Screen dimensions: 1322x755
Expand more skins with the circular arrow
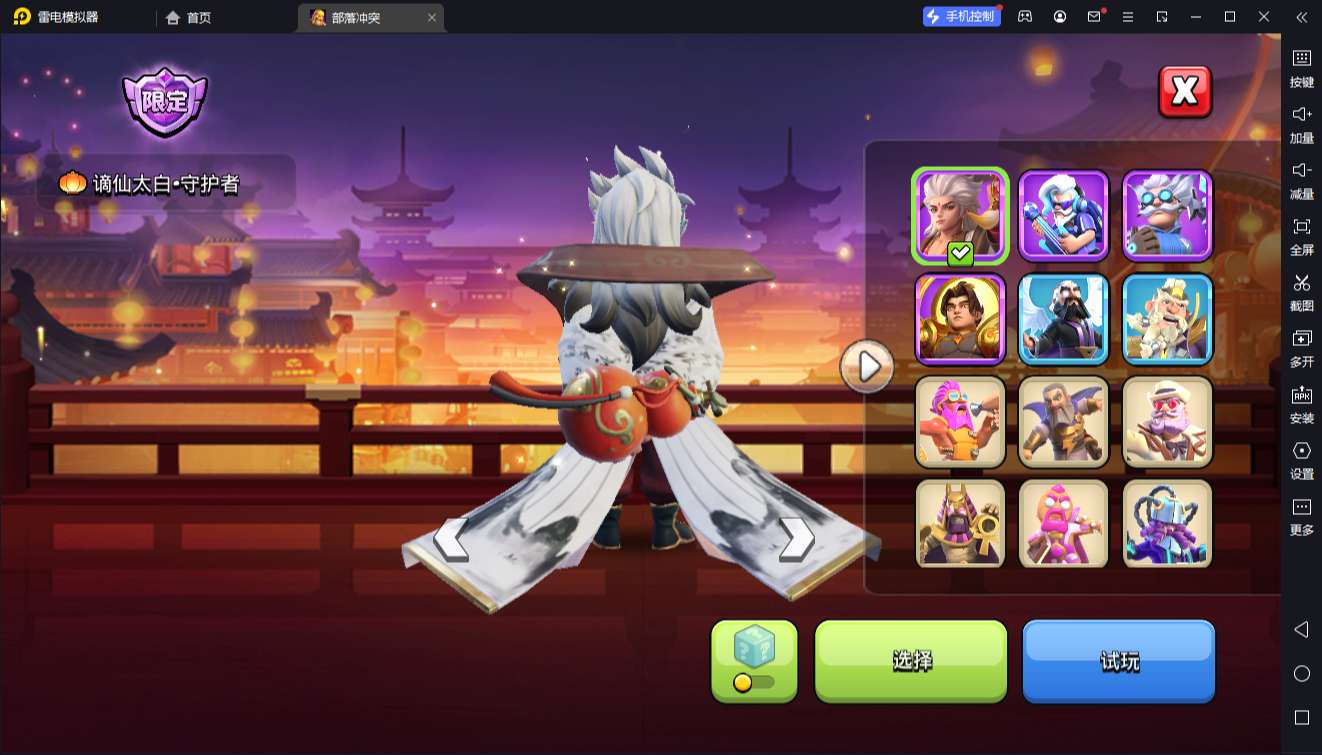click(866, 366)
